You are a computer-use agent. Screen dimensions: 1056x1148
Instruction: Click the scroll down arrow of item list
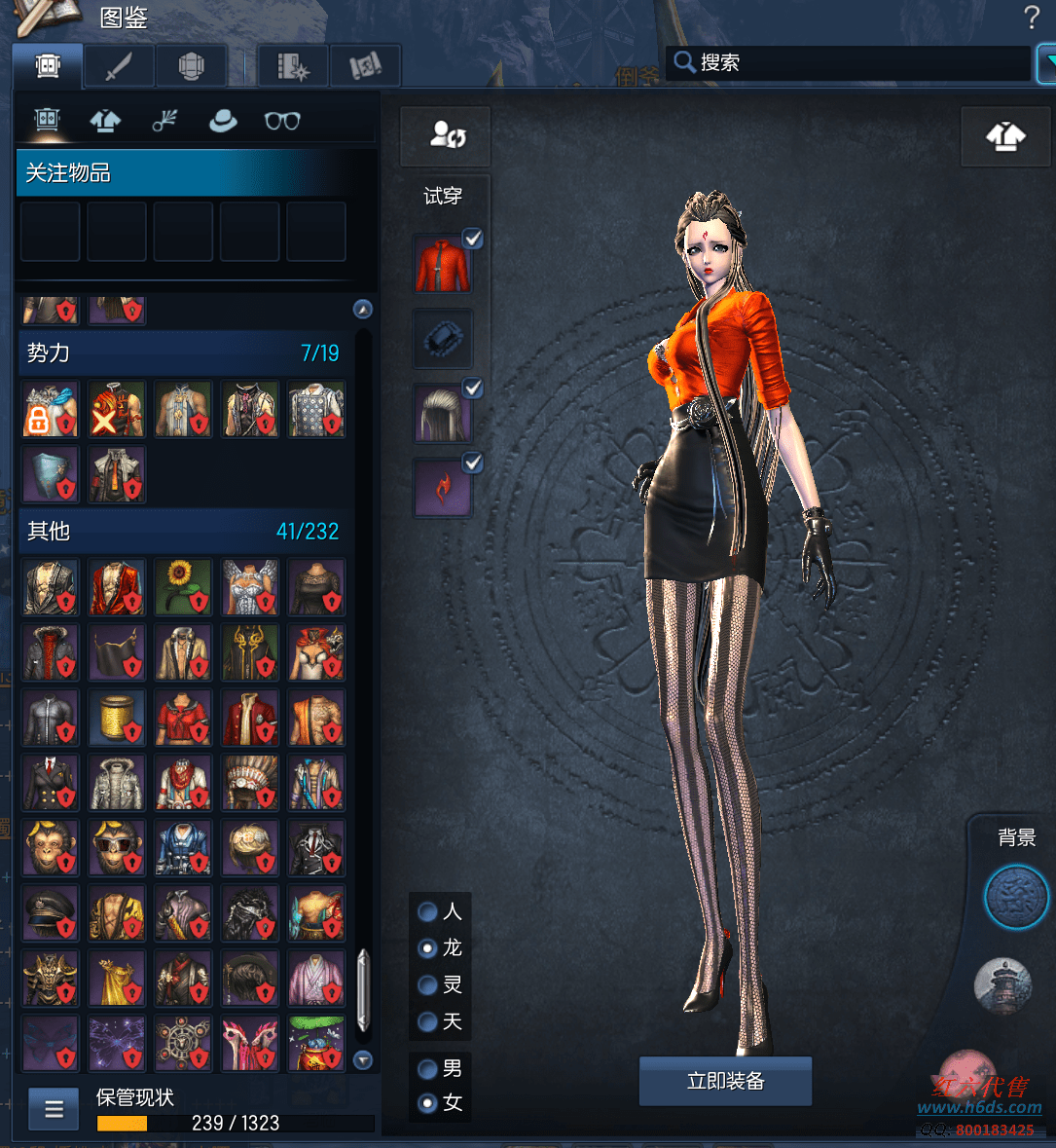coord(363,1059)
